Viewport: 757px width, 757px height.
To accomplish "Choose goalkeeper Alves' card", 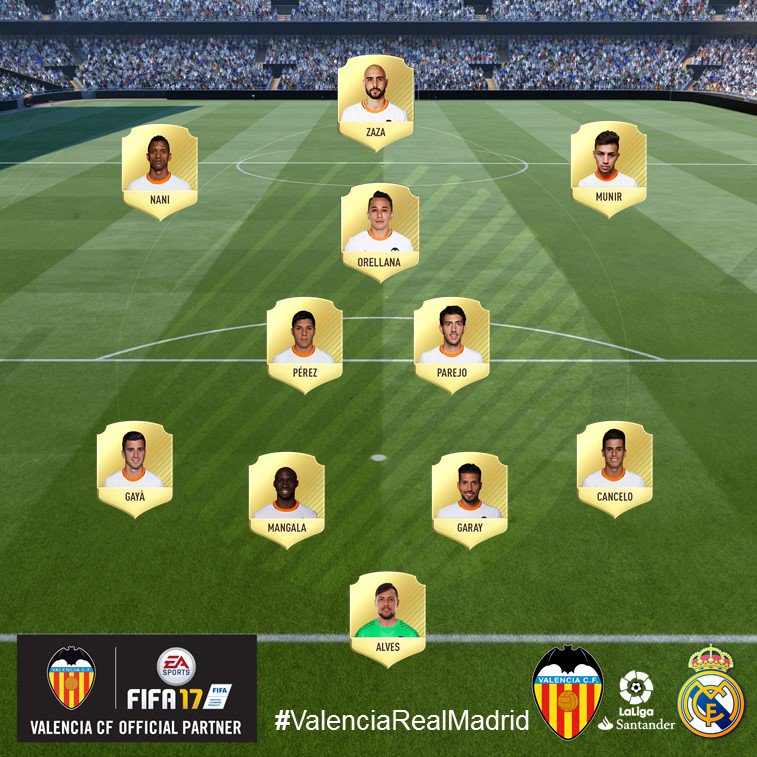I will (x=387, y=617).
